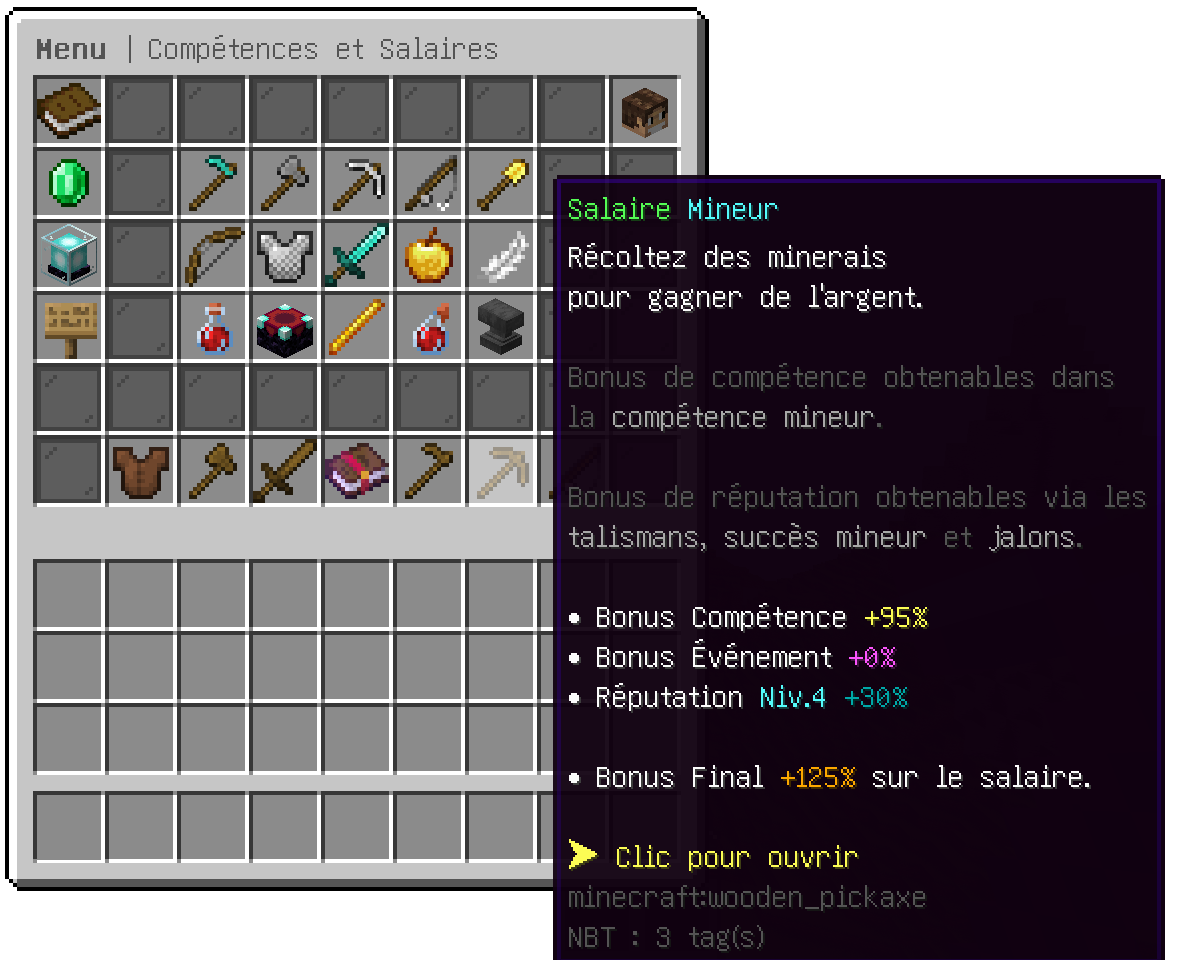This screenshot has width=1187, height=971.
Task: Open the iron pickaxe skill slot
Action: tap(357, 183)
